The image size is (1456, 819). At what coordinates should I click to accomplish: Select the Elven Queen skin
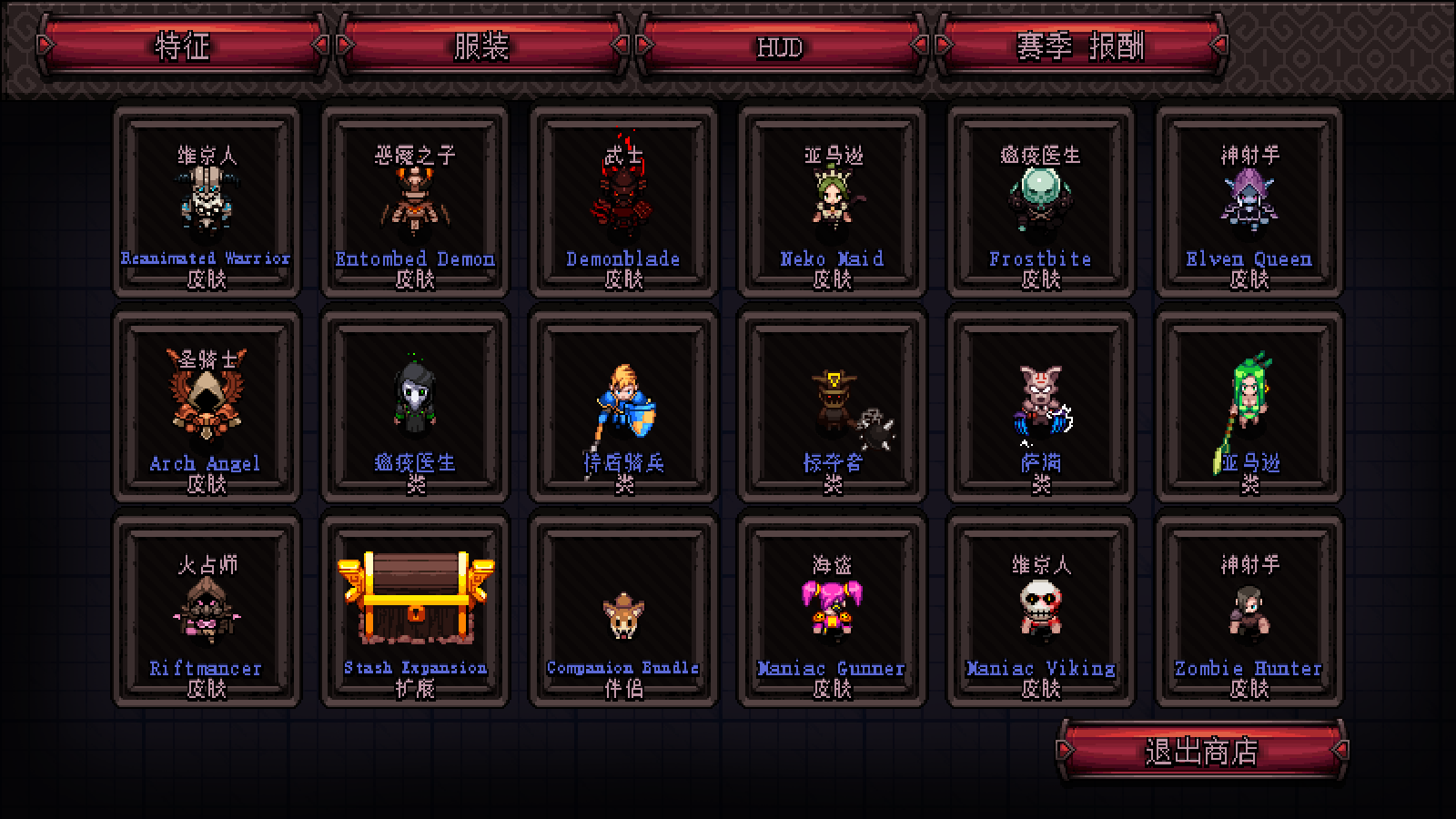1249,203
